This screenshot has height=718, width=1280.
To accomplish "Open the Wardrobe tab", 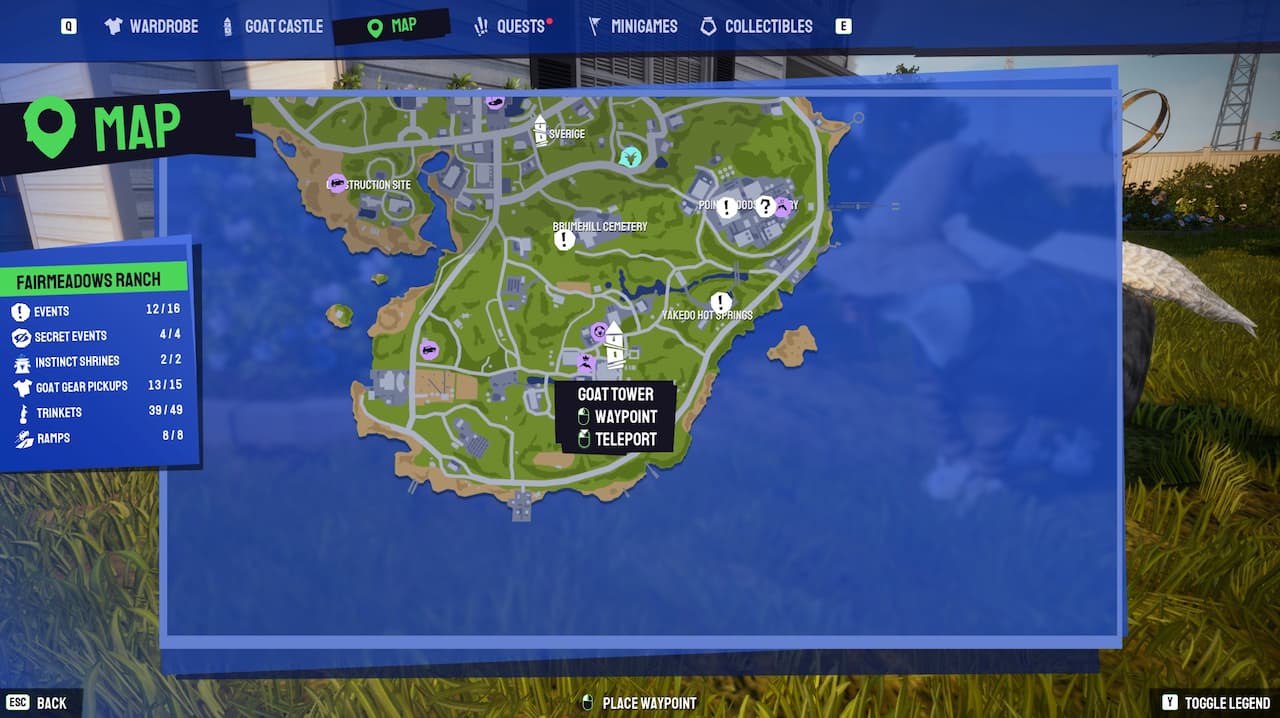I will pos(151,26).
